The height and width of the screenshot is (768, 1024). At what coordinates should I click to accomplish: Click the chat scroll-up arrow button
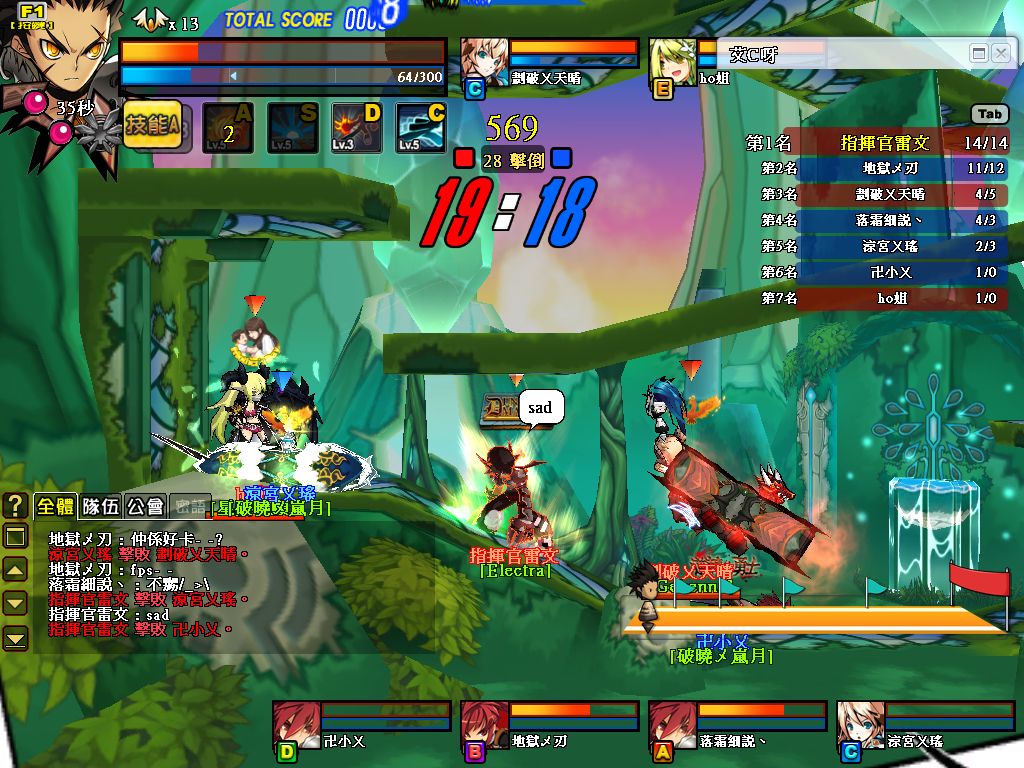pyautogui.click(x=15, y=570)
